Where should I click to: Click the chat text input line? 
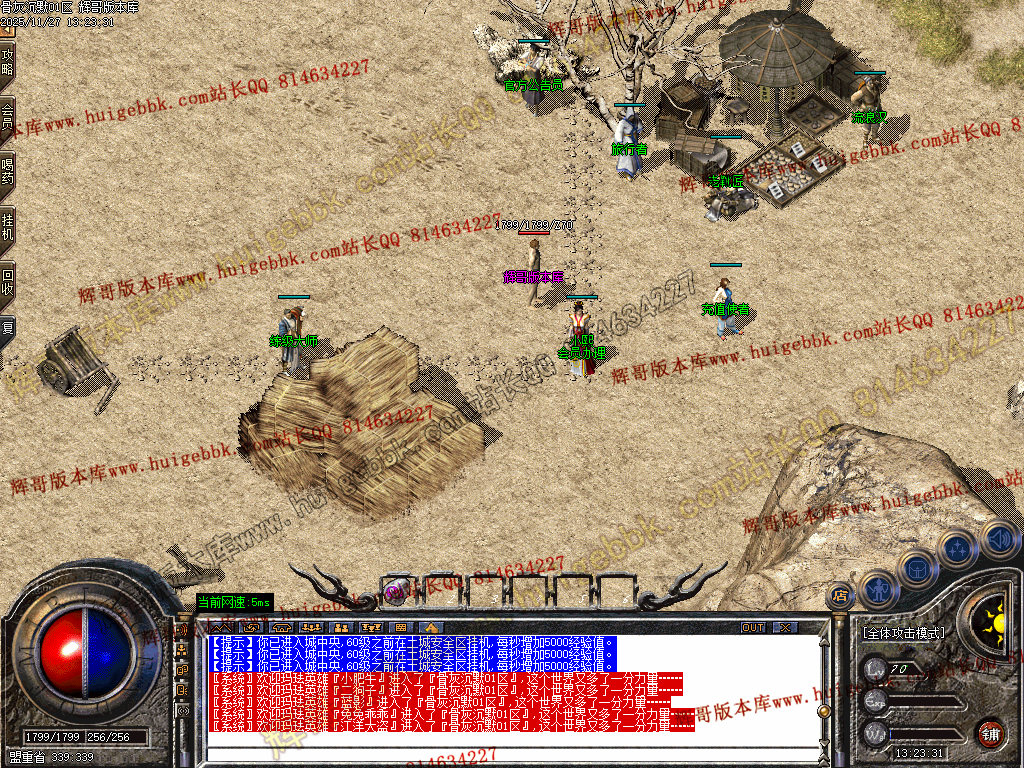[x=500, y=752]
